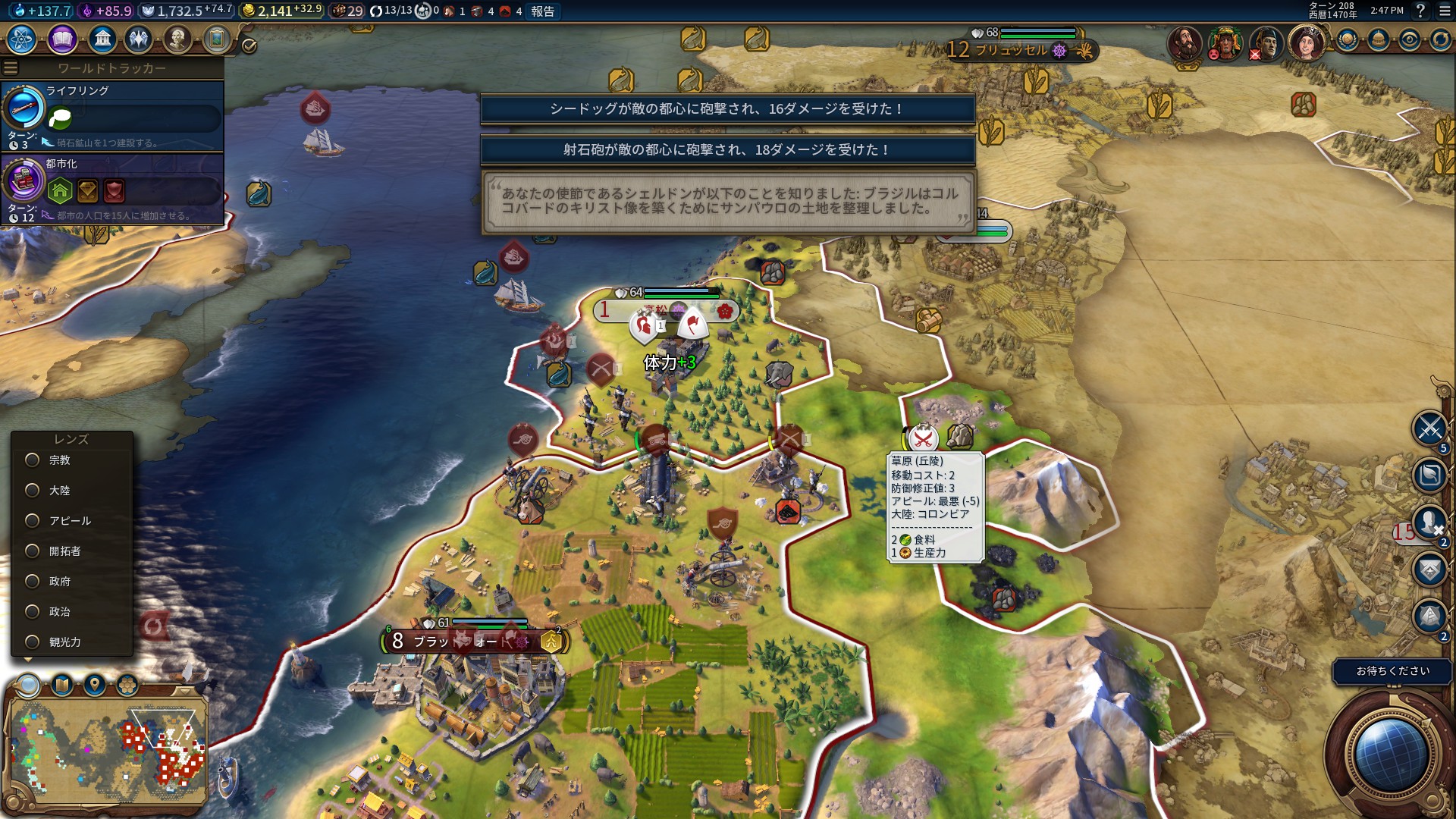This screenshot has height=819, width=1456.
Task: Open the government screen building icon
Action: click(x=102, y=39)
